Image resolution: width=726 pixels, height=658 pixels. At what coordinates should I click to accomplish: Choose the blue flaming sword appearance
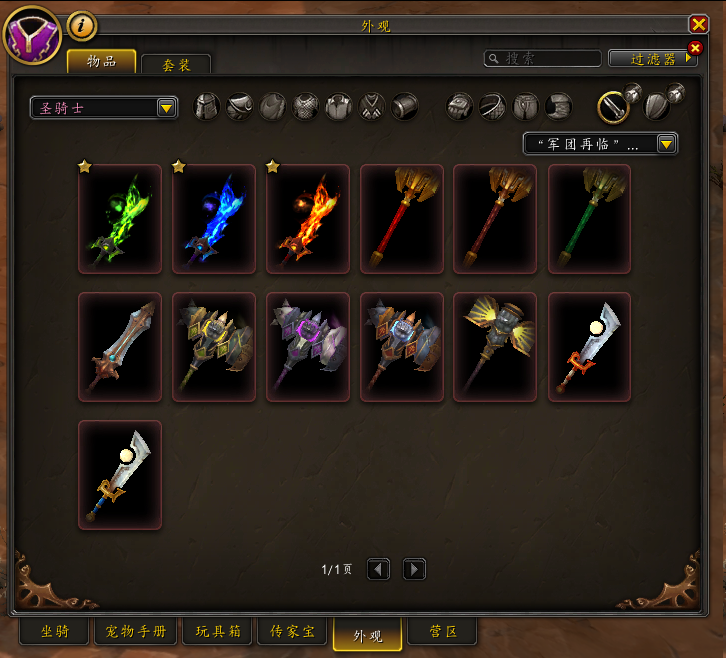coord(214,219)
